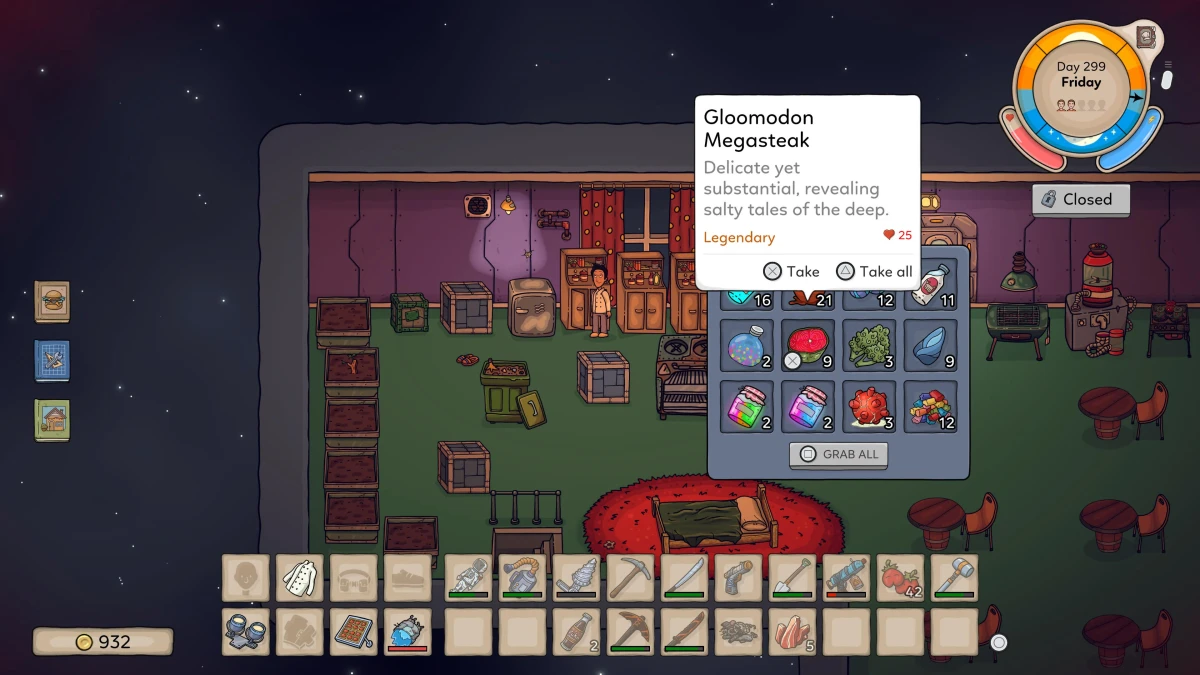Take the colorful candy cubes stack
This screenshot has width=1200, height=675.
pyautogui.click(x=930, y=406)
